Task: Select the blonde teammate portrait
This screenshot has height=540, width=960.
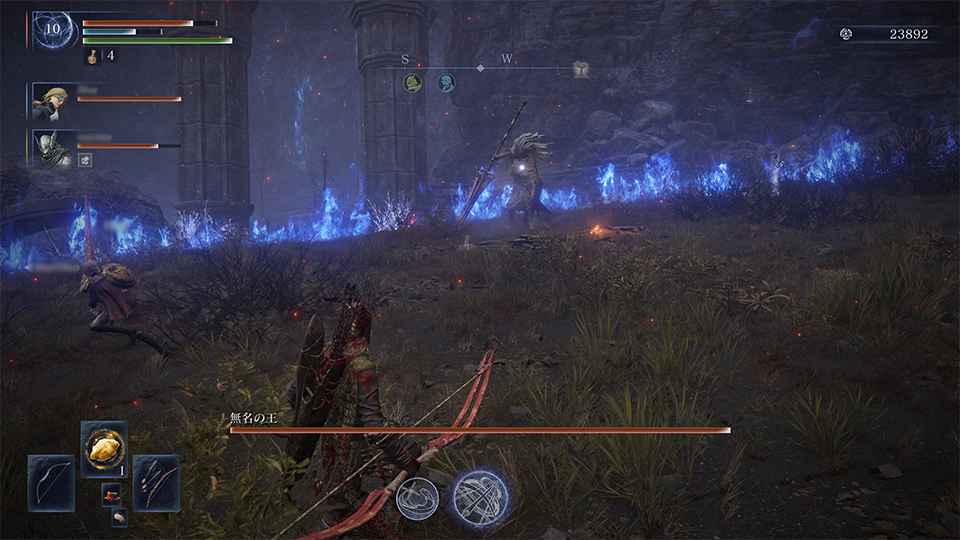Action: click(x=50, y=101)
